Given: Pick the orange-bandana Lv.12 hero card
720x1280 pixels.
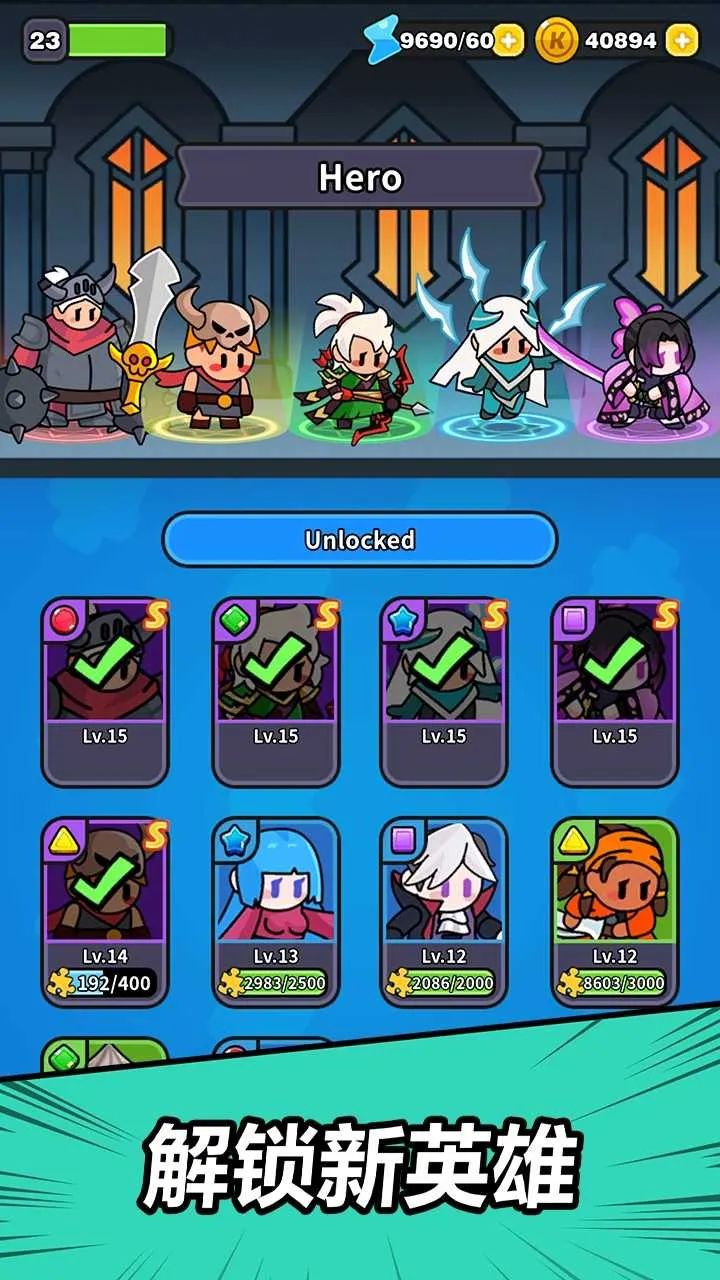Looking at the screenshot, I should [615, 910].
